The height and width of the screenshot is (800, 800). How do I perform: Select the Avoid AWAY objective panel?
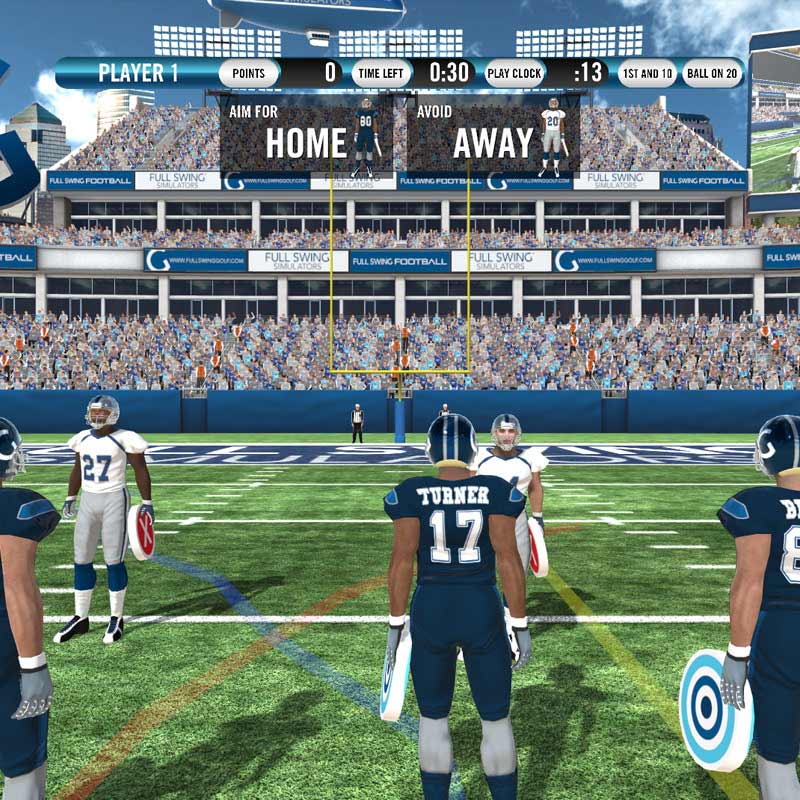click(x=493, y=133)
